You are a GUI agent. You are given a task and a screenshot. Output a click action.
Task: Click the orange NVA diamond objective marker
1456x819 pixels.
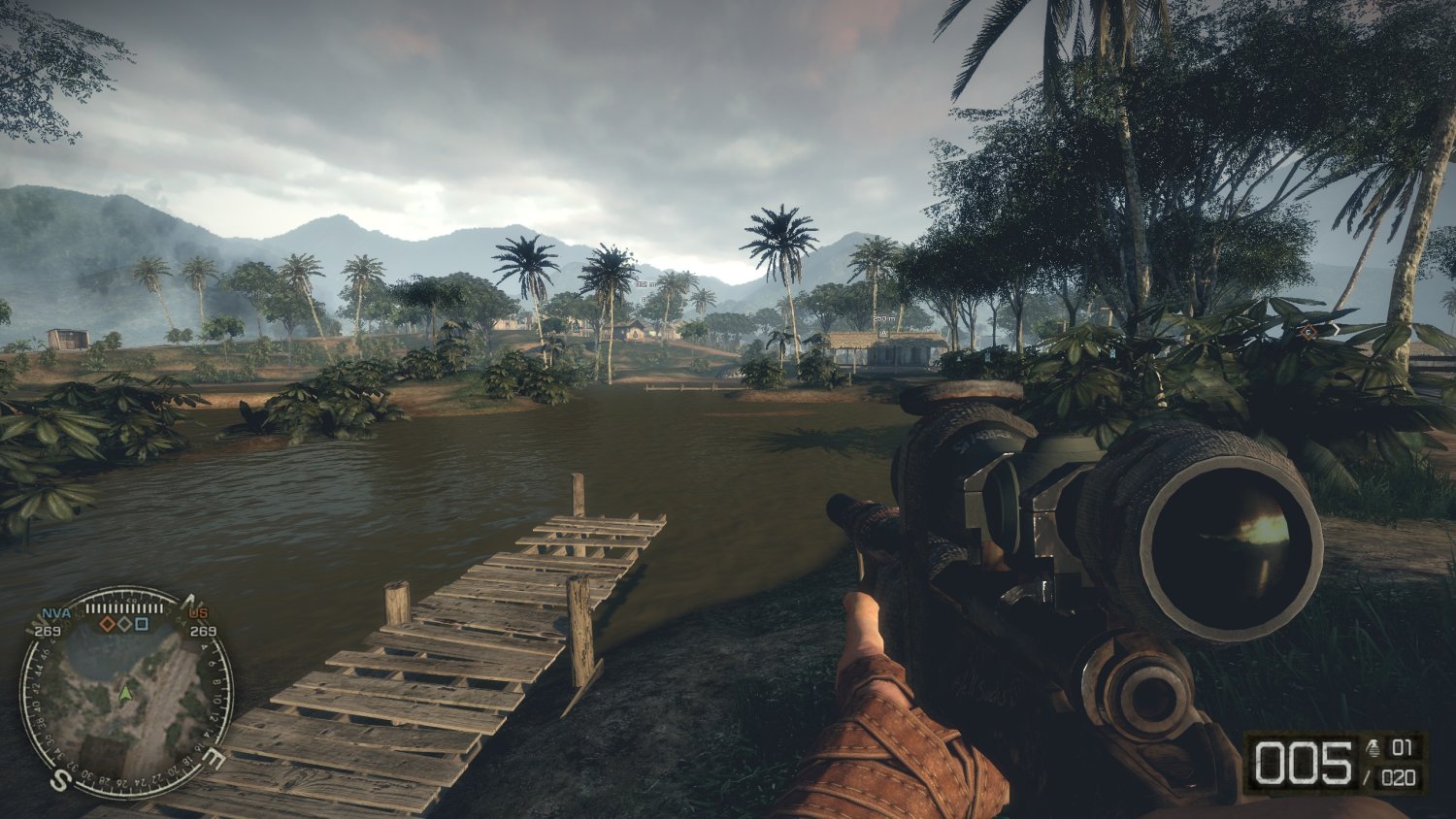[x=107, y=623]
